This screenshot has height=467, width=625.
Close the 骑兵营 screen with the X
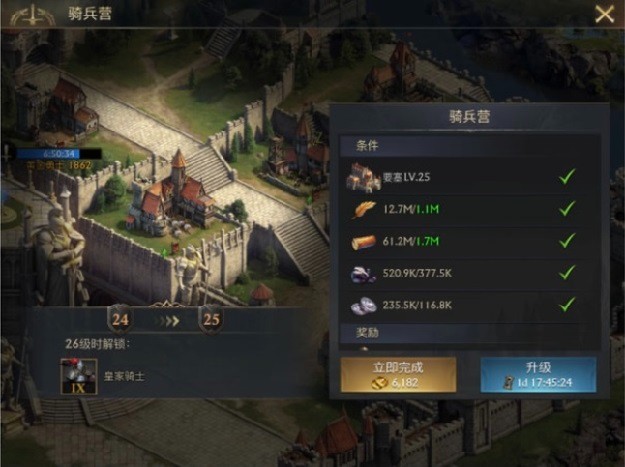click(604, 14)
